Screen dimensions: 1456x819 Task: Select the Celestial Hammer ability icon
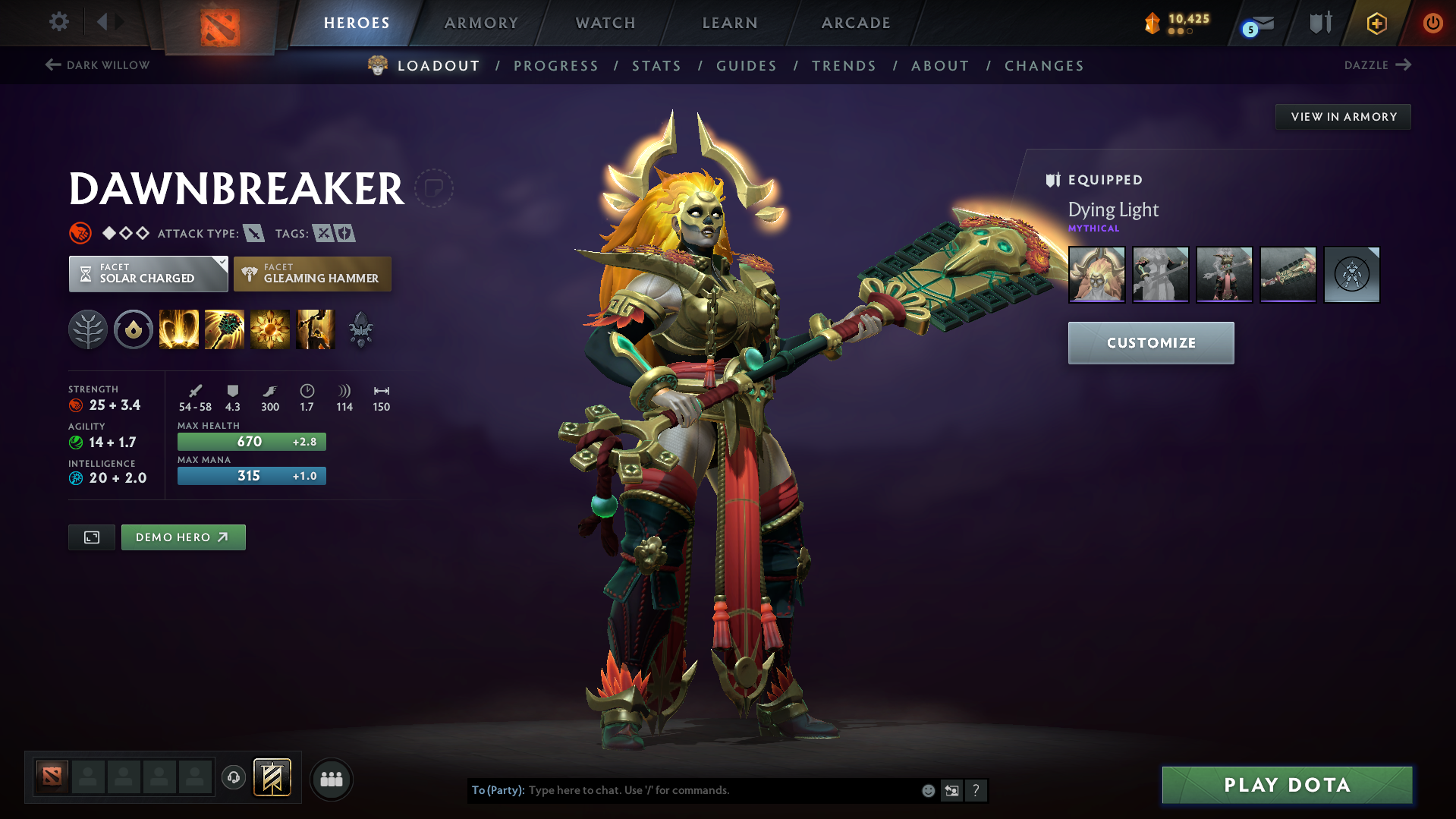tap(225, 329)
